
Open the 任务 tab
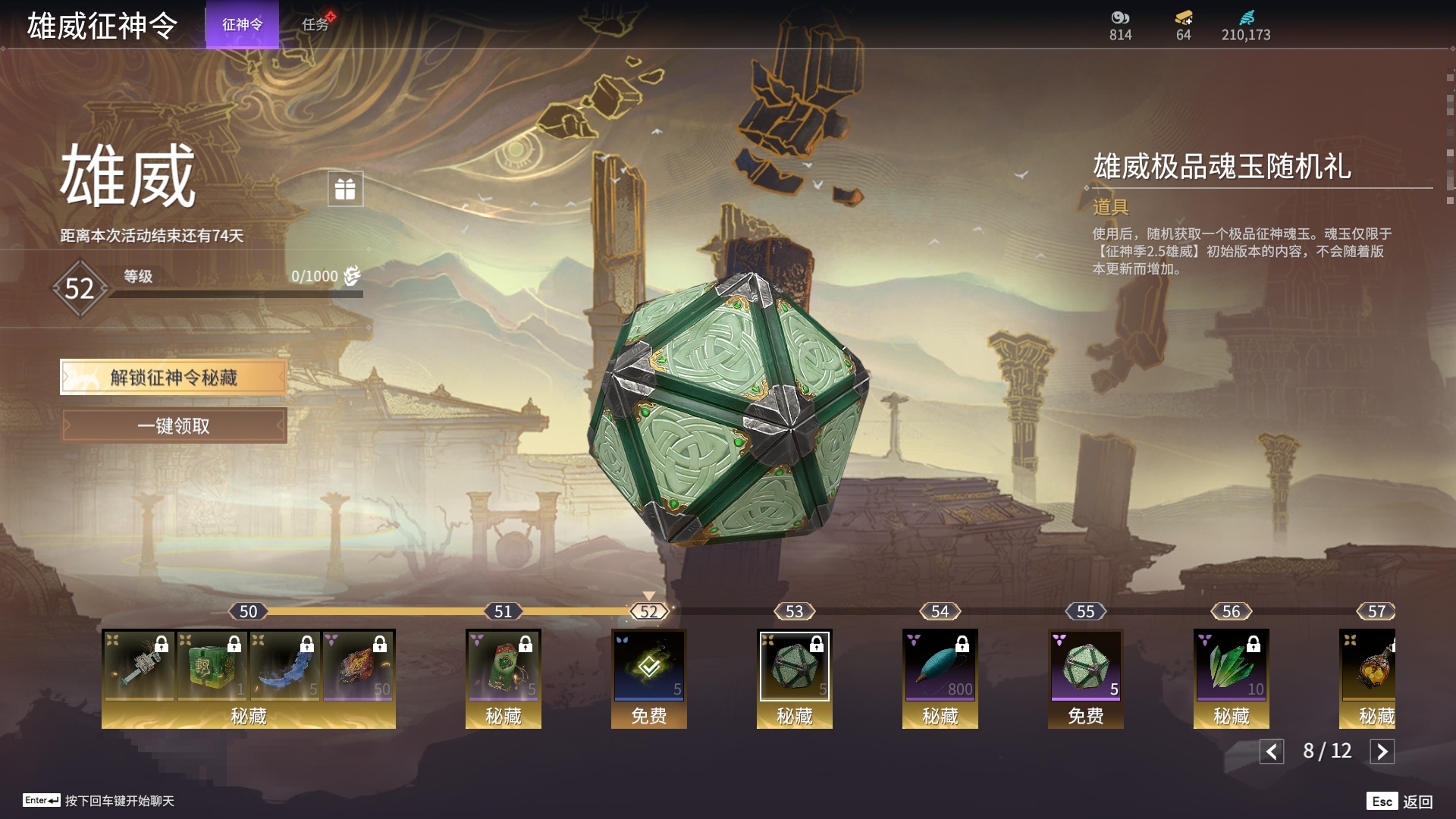(x=315, y=24)
